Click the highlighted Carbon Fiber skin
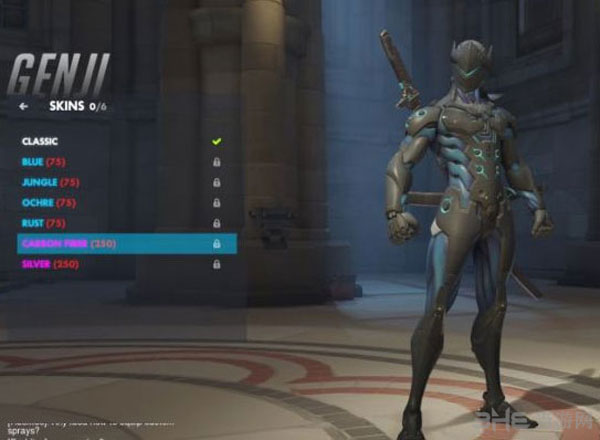 (x=126, y=243)
